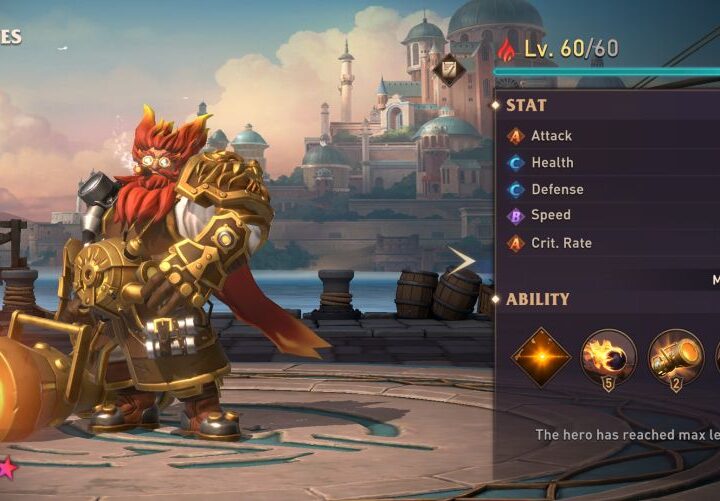Image resolution: width=720 pixels, height=501 pixels.
Task: Inspect the flaming cannonball ability icon
Action: pos(608,357)
